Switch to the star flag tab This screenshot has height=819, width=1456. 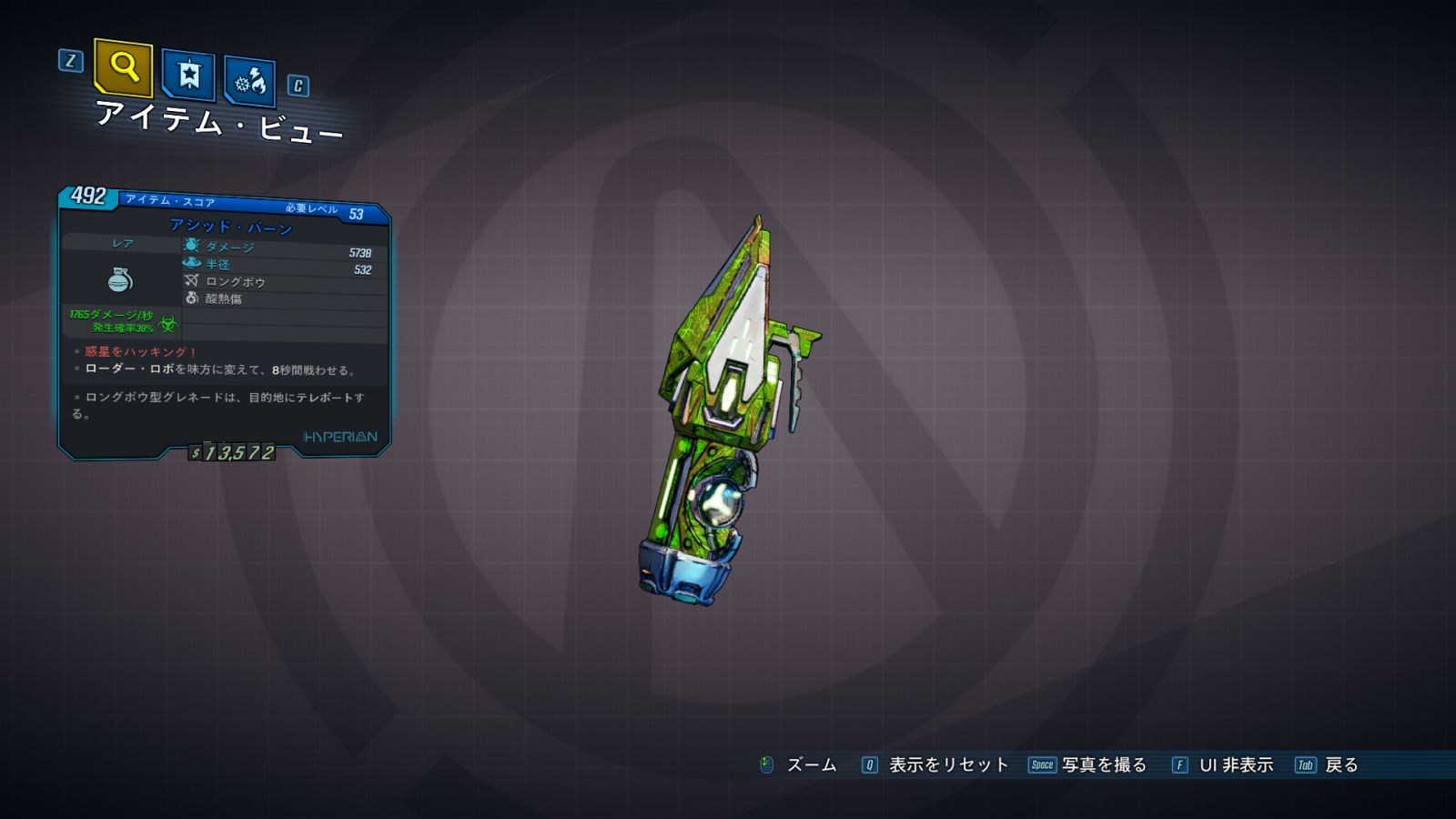[x=188, y=75]
